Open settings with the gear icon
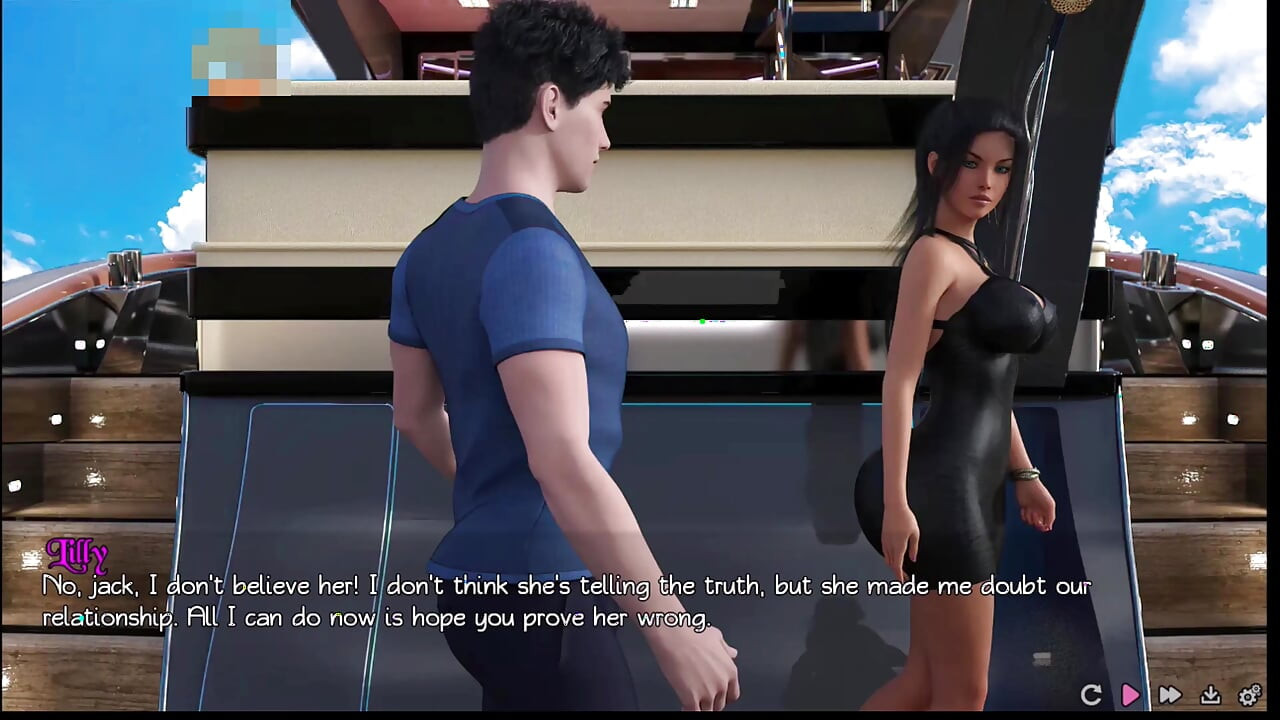This screenshot has height=720, width=1280. pos(1246,693)
